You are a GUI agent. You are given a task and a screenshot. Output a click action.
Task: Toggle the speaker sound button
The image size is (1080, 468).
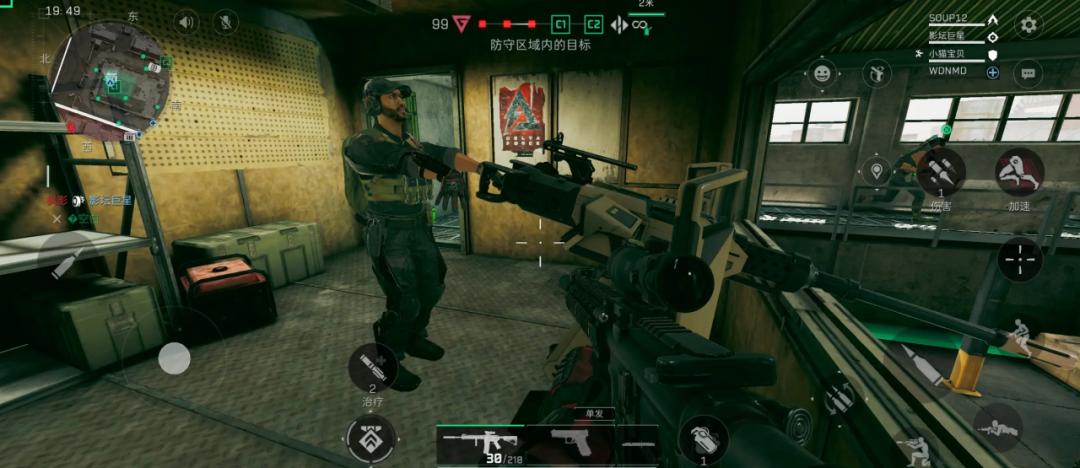click(x=186, y=22)
